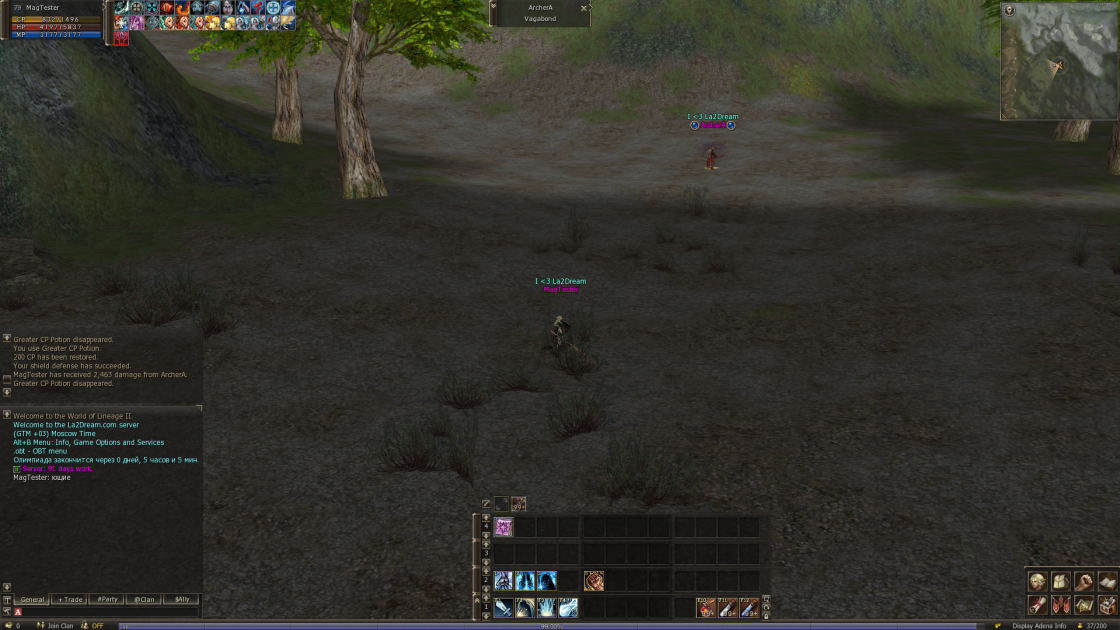Viewport: 1120px width, 630px height.
Task: Open the character status icon
Action: coord(1038,582)
